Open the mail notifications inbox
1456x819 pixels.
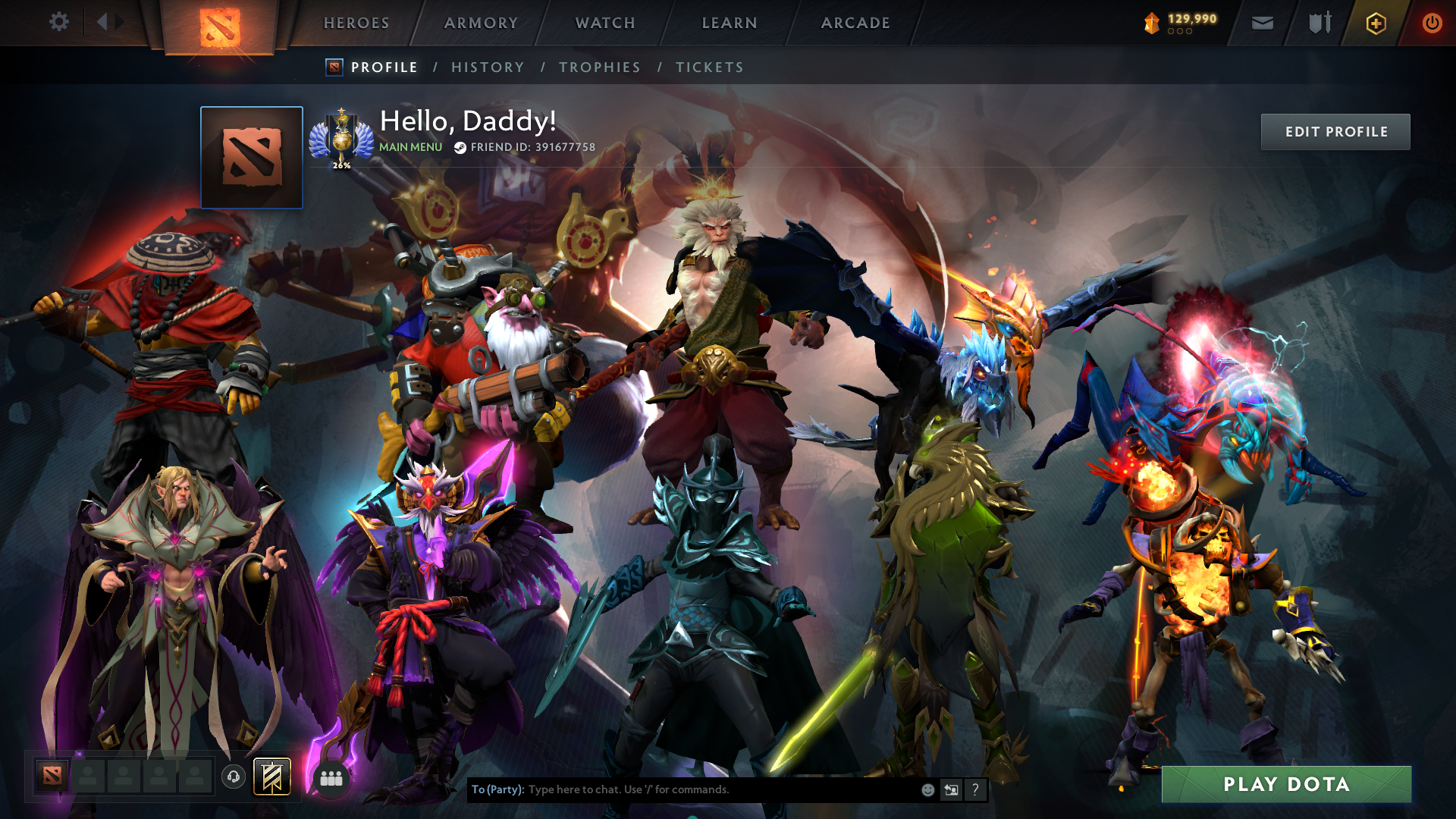(x=1261, y=23)
